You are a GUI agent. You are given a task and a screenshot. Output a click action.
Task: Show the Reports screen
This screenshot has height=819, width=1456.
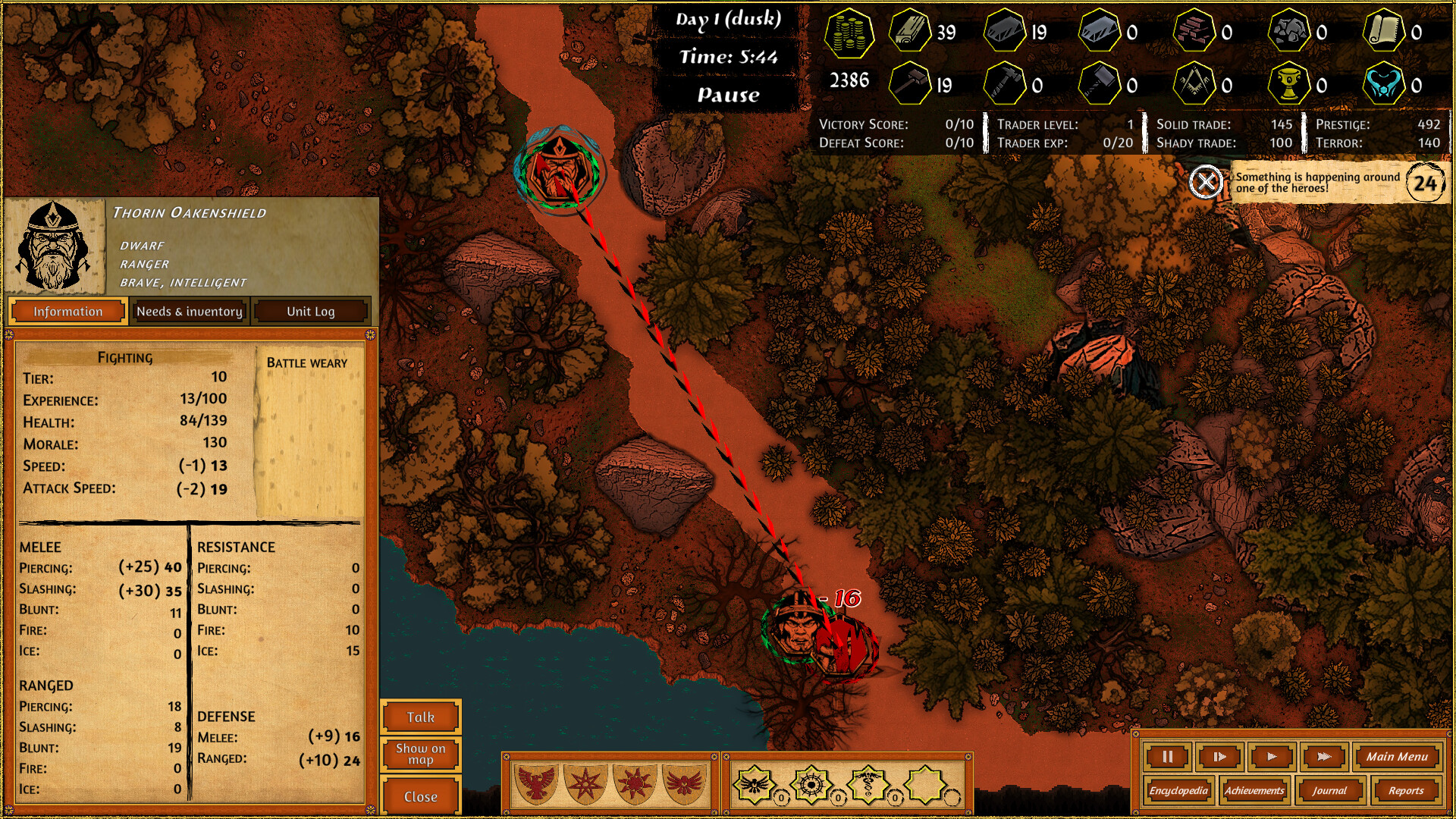(1406, 790)
